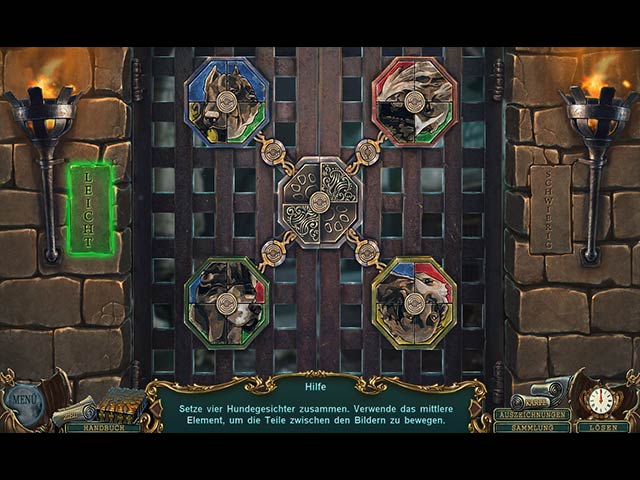
Task: Rotate the red-framed dog octagon
Action: pyautogui.click(x=413, y=101)
